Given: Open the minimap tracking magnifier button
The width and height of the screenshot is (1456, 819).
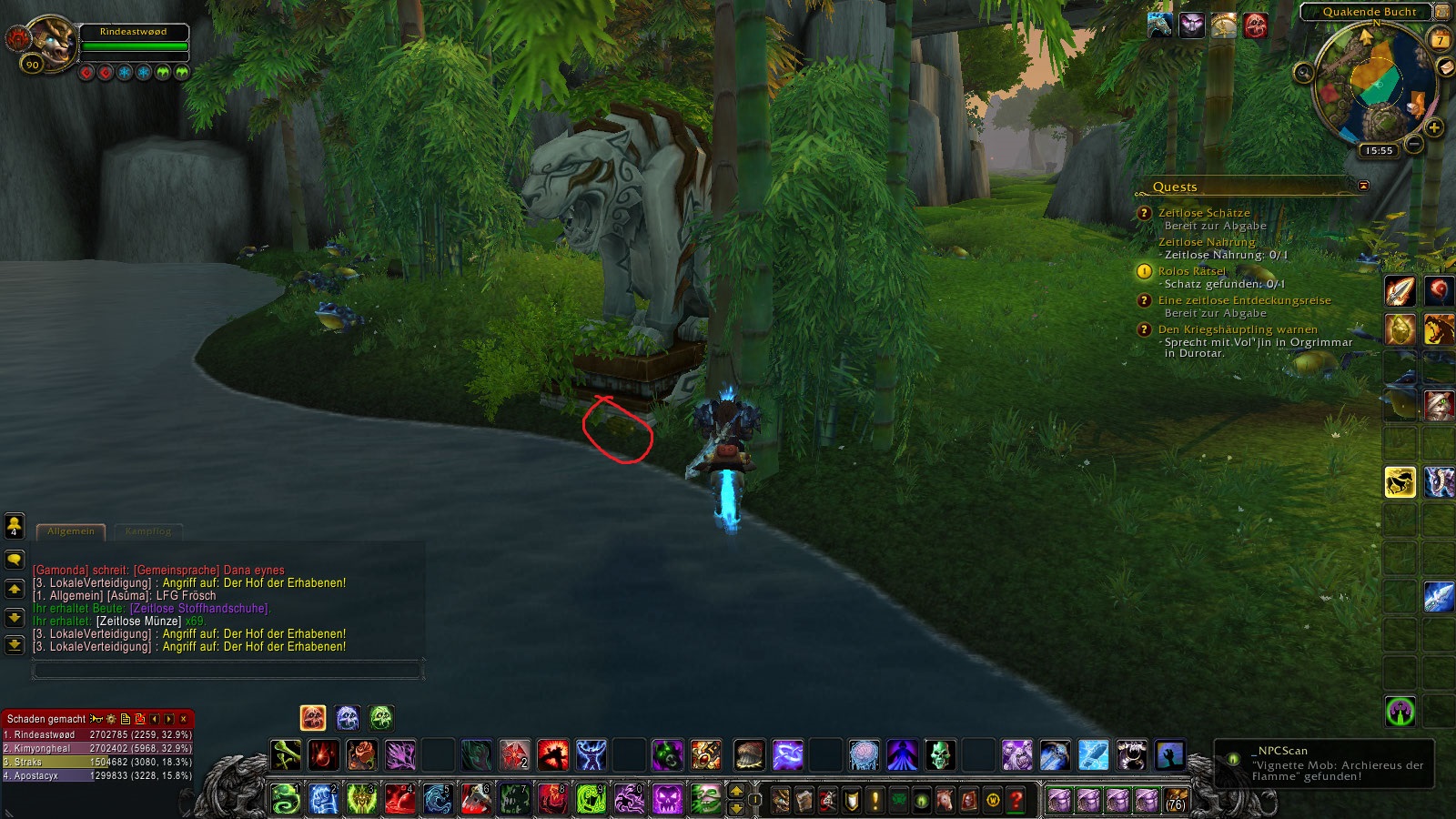Looking at the screenshot, I should (x=1304, y=72).
